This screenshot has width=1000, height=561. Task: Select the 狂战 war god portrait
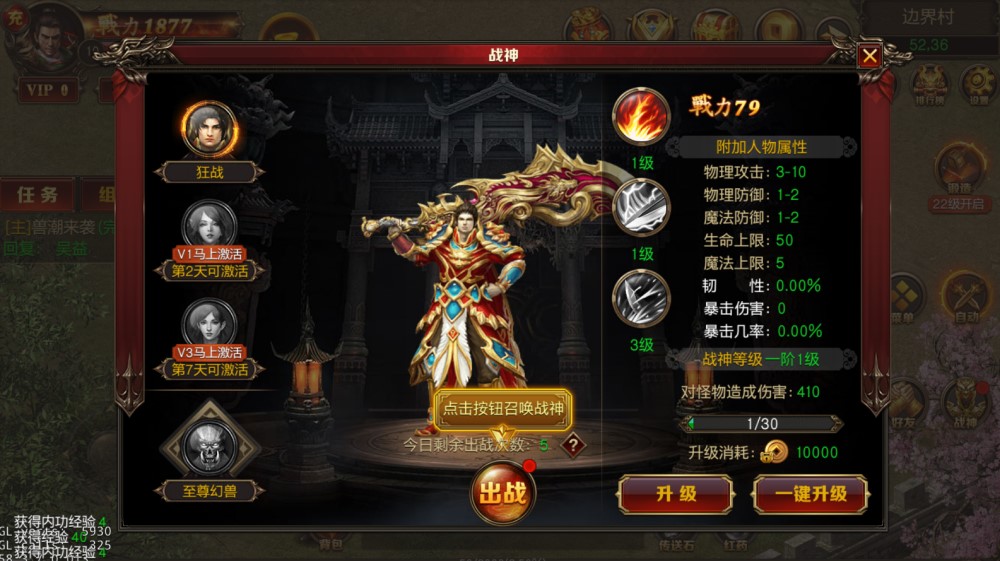pos(210,130)
